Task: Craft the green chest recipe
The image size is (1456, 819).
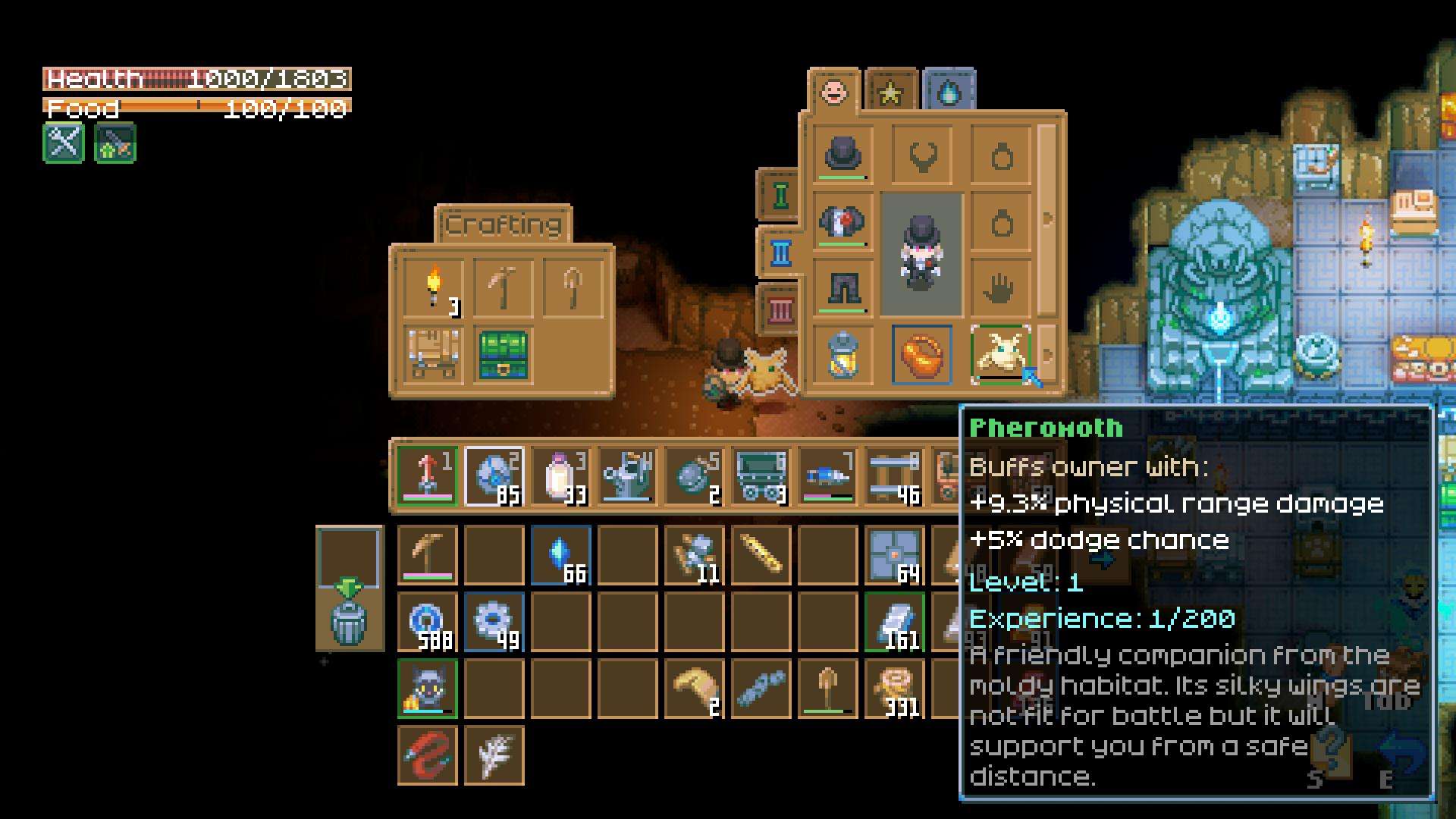Action: click(x=503, y=355)
